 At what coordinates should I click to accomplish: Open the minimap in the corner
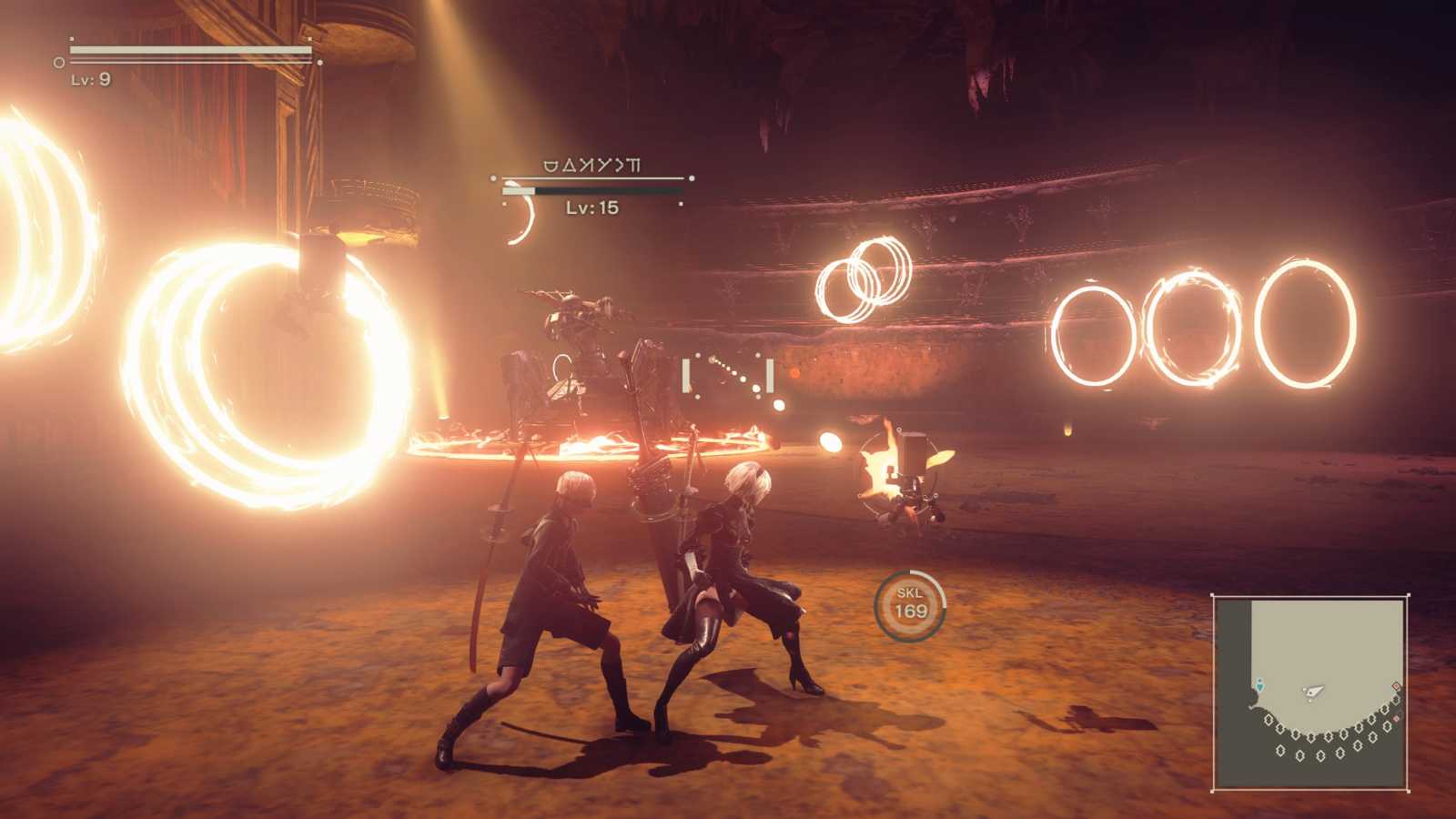1310,692
